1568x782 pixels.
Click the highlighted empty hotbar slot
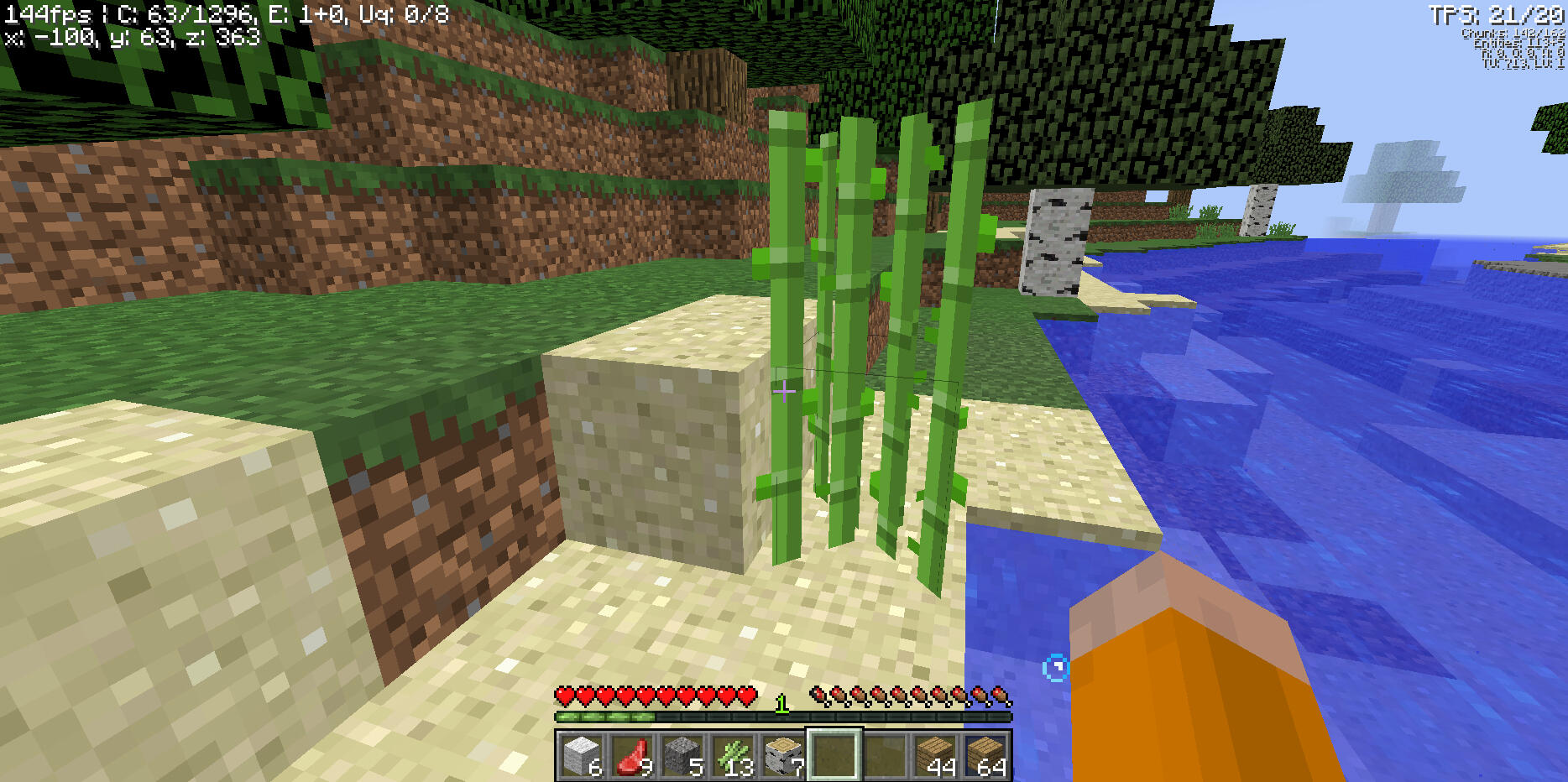click(x=834, y=754)
